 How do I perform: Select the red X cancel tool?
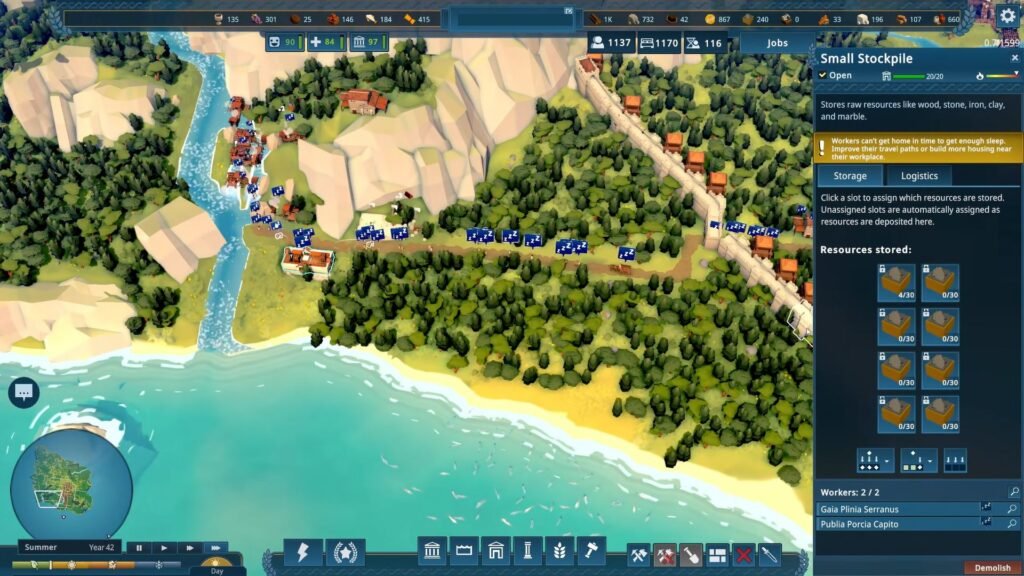pos(743,555)
